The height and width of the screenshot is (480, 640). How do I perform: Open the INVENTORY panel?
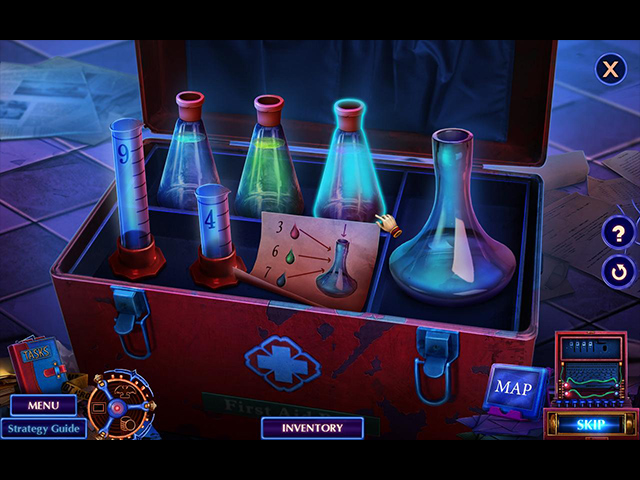[312, 428]
